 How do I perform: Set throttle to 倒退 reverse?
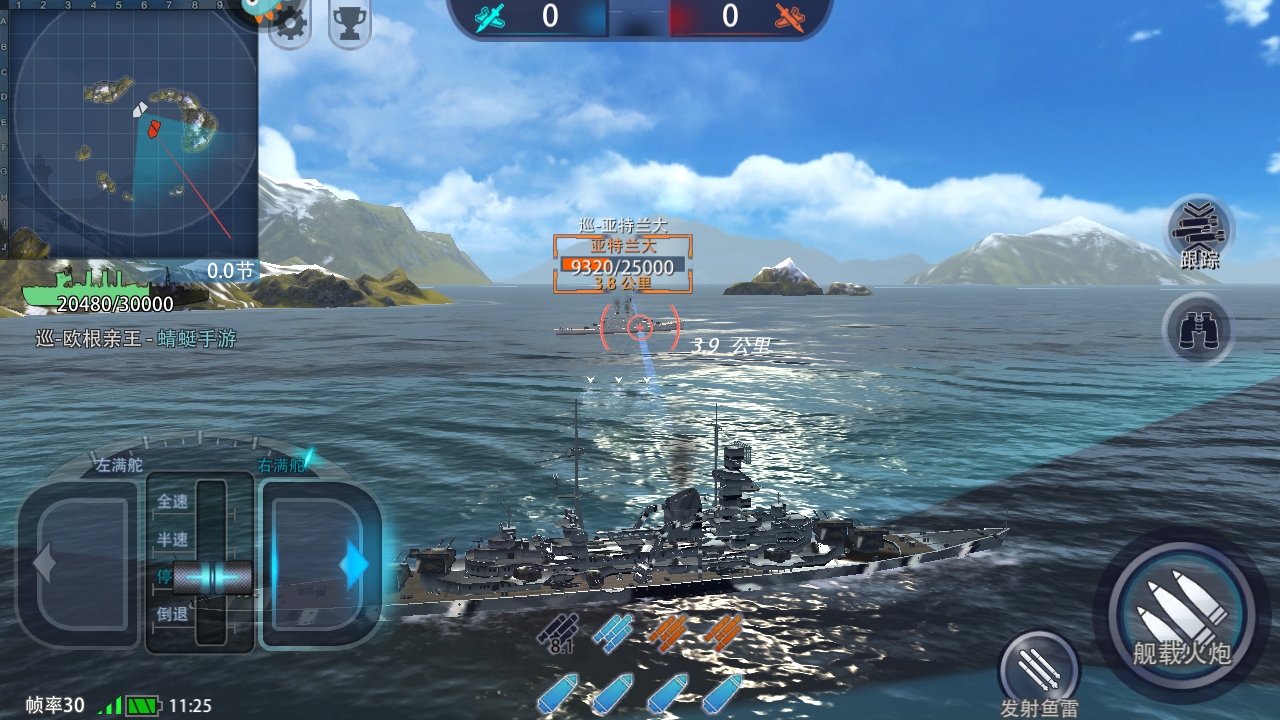(x=172, y=615)
